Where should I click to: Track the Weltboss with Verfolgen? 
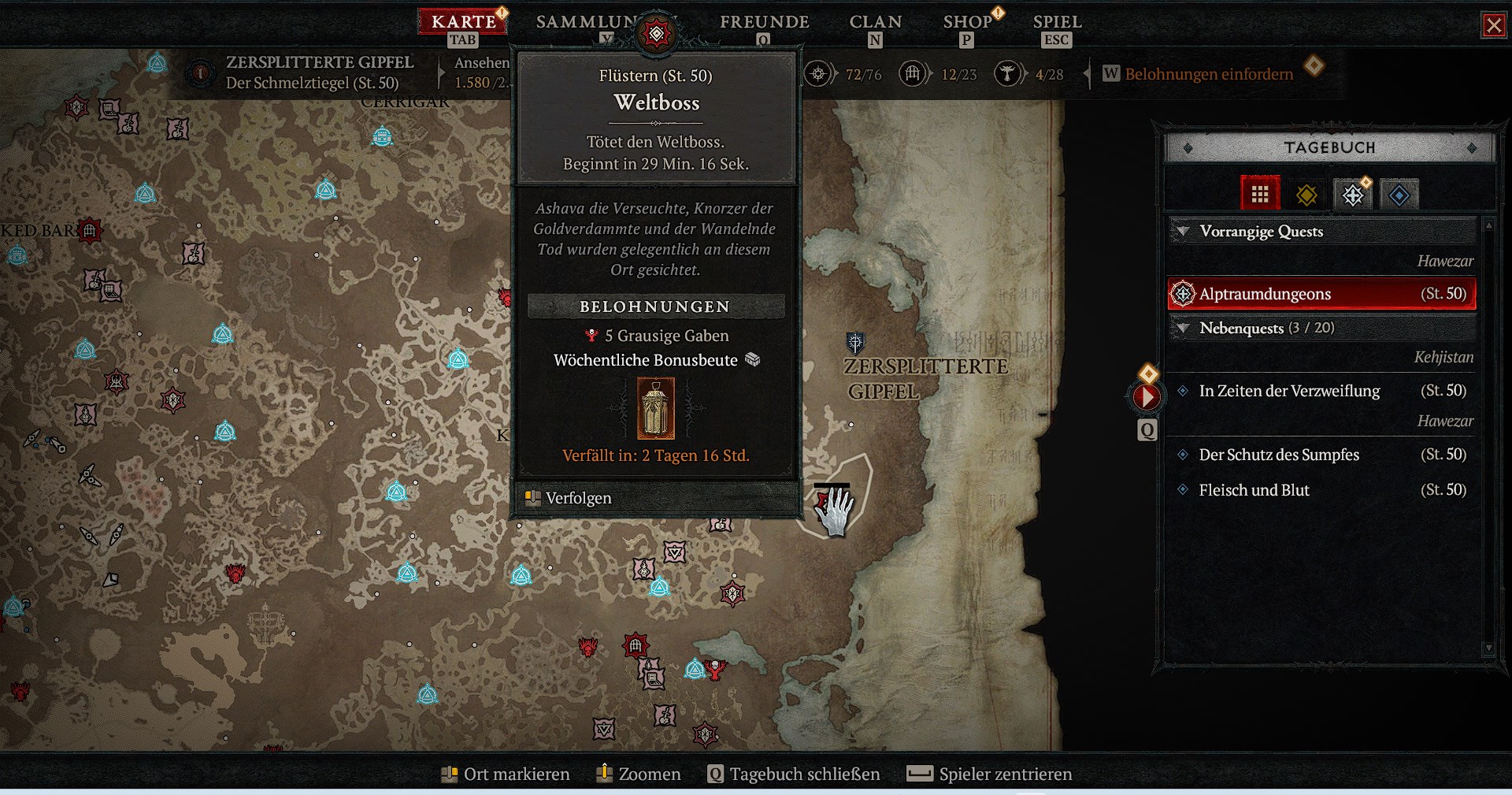578,498
